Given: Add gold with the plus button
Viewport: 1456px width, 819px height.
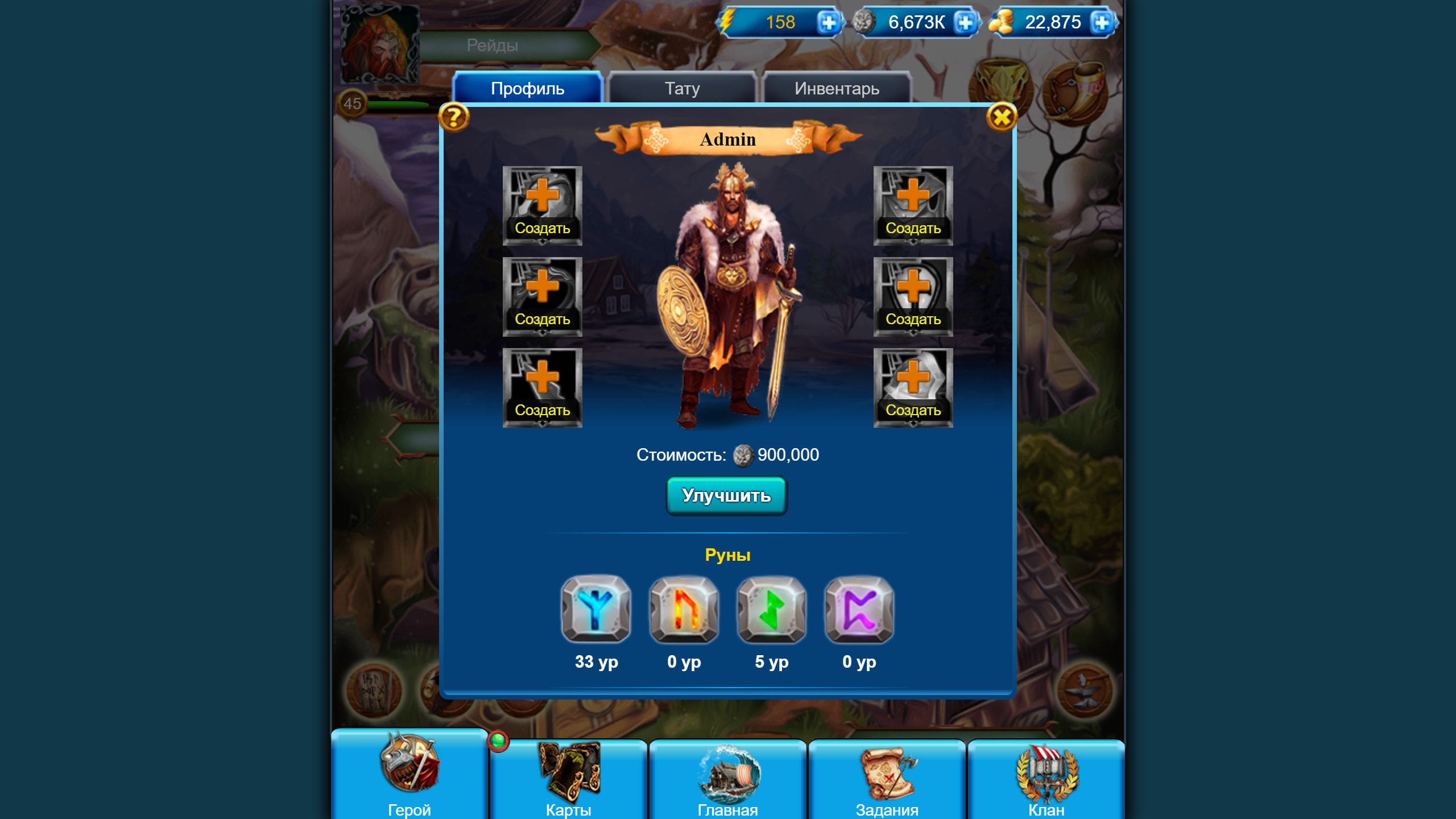Looking at the screenshot, I should coord(1103,23).
